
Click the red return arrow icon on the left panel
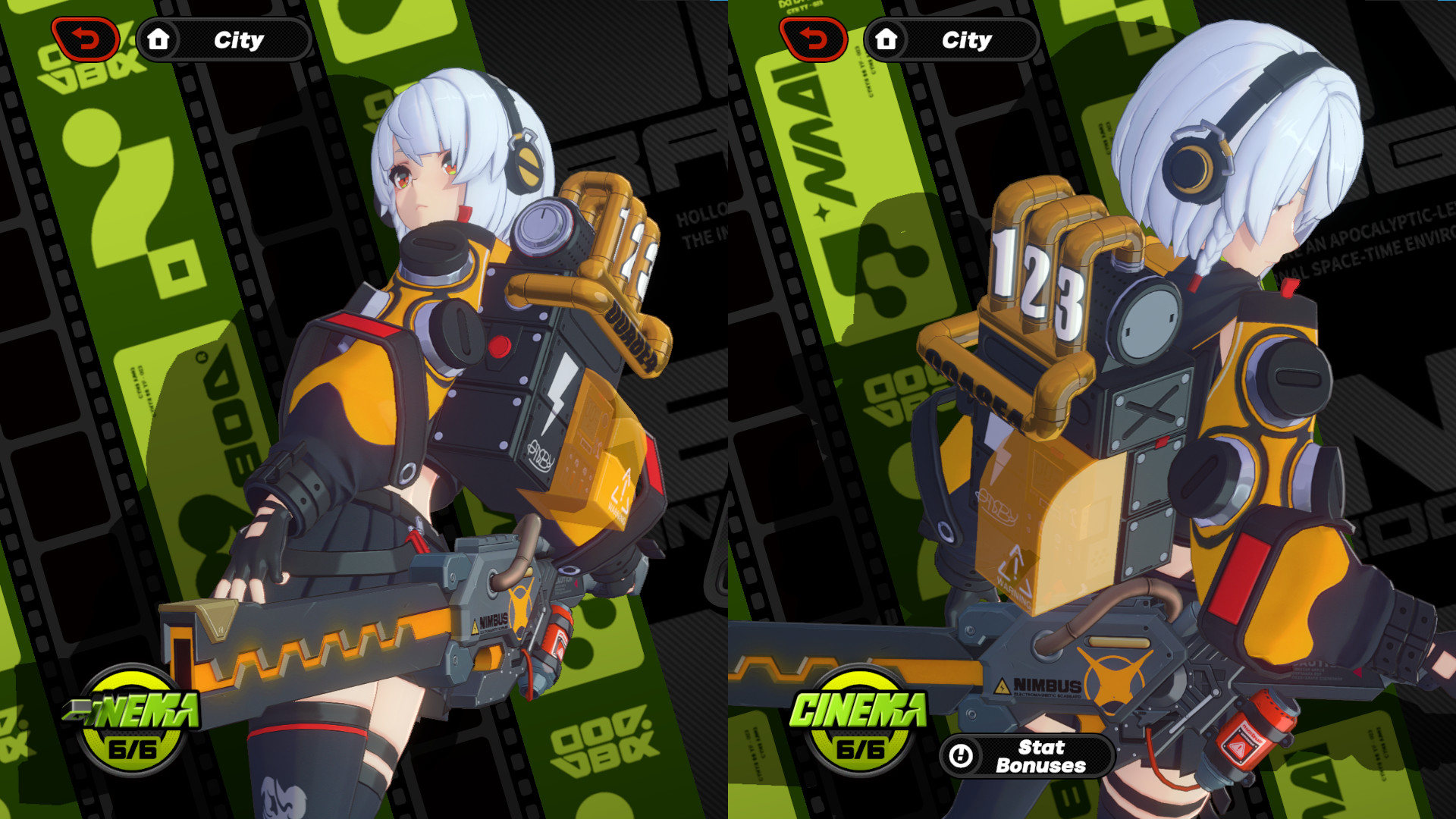[86, 37]
